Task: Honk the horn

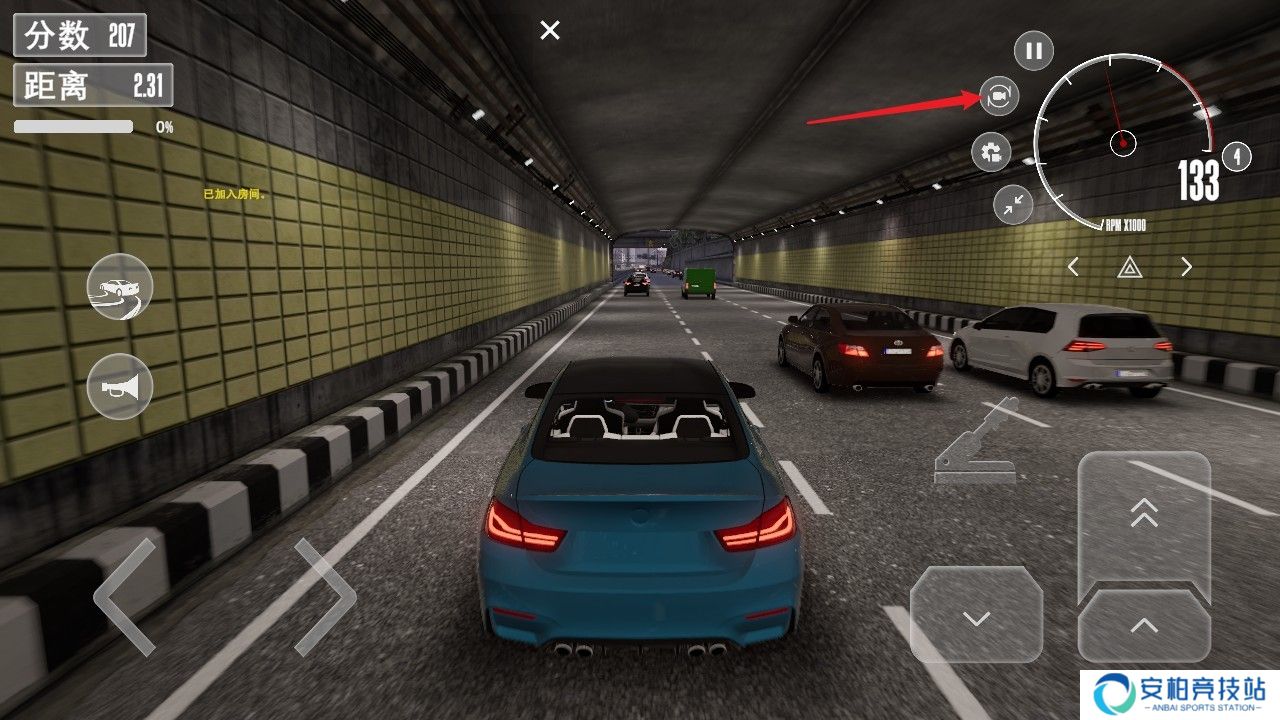Action: coord(120,386)
